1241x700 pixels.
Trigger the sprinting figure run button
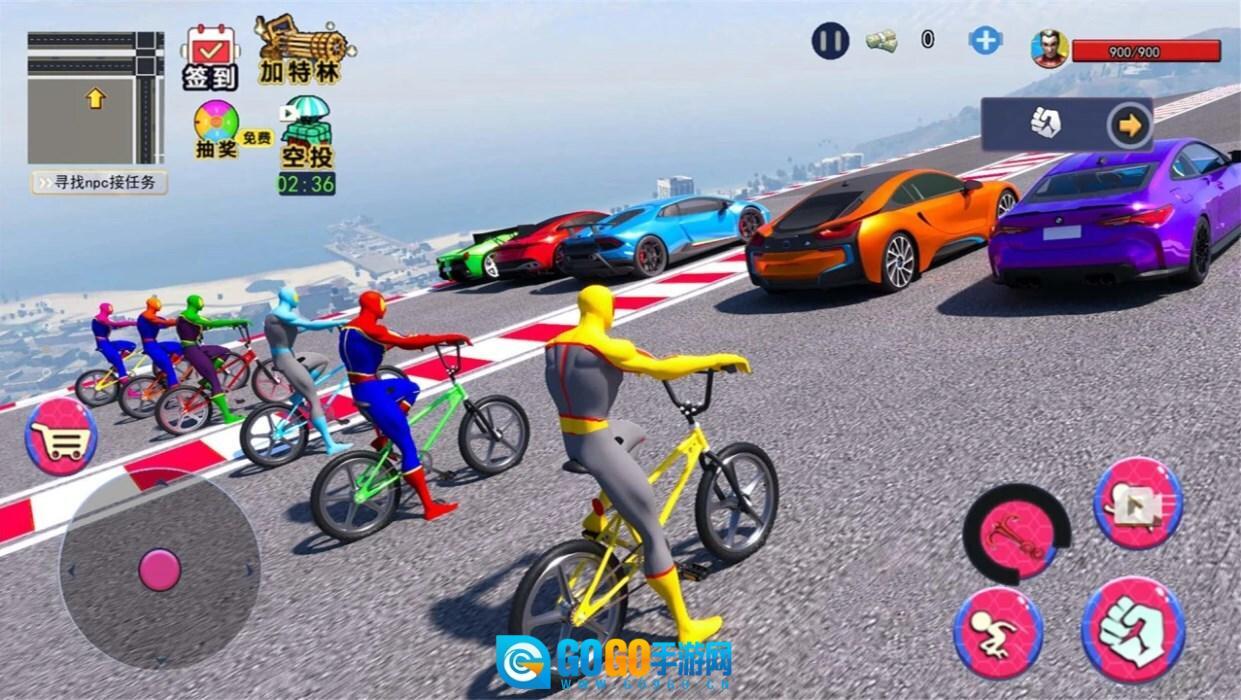pos(997,633)
